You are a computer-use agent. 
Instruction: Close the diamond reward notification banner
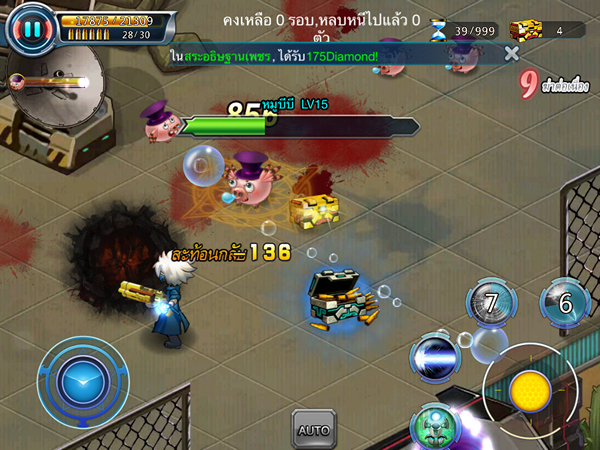pyautogui.click(x=512, y=53)
